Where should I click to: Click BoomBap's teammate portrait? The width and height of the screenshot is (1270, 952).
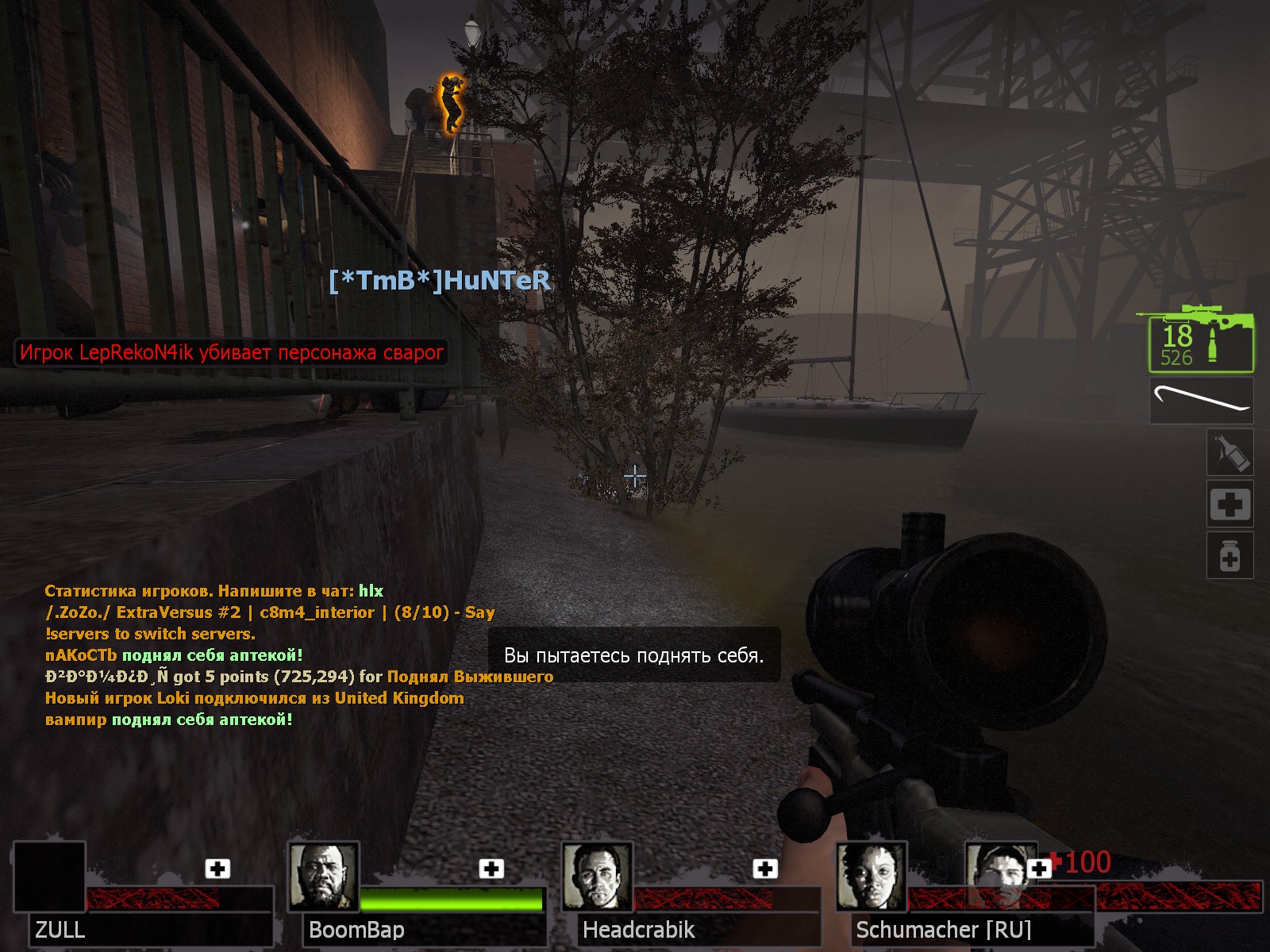(323, 877)
